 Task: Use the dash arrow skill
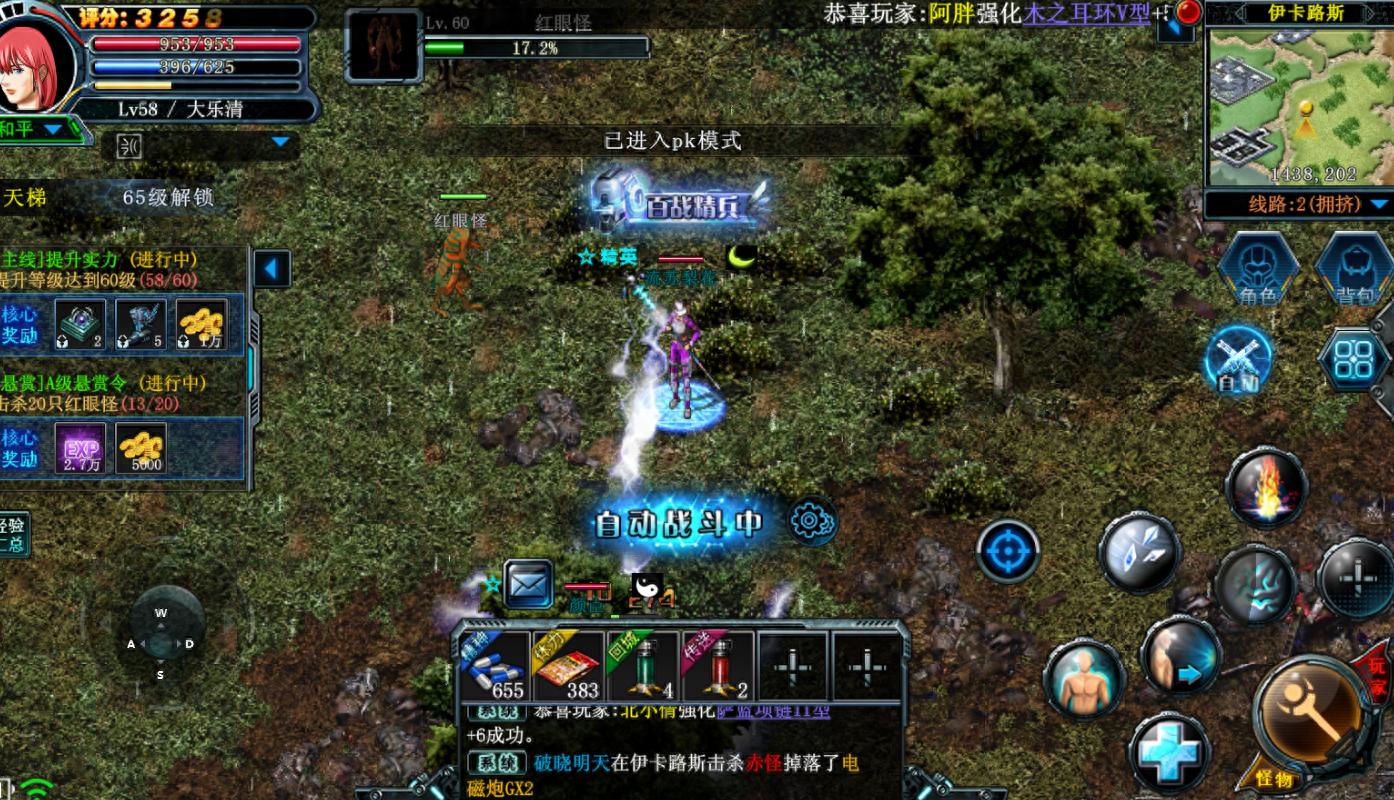[1180, 657]
